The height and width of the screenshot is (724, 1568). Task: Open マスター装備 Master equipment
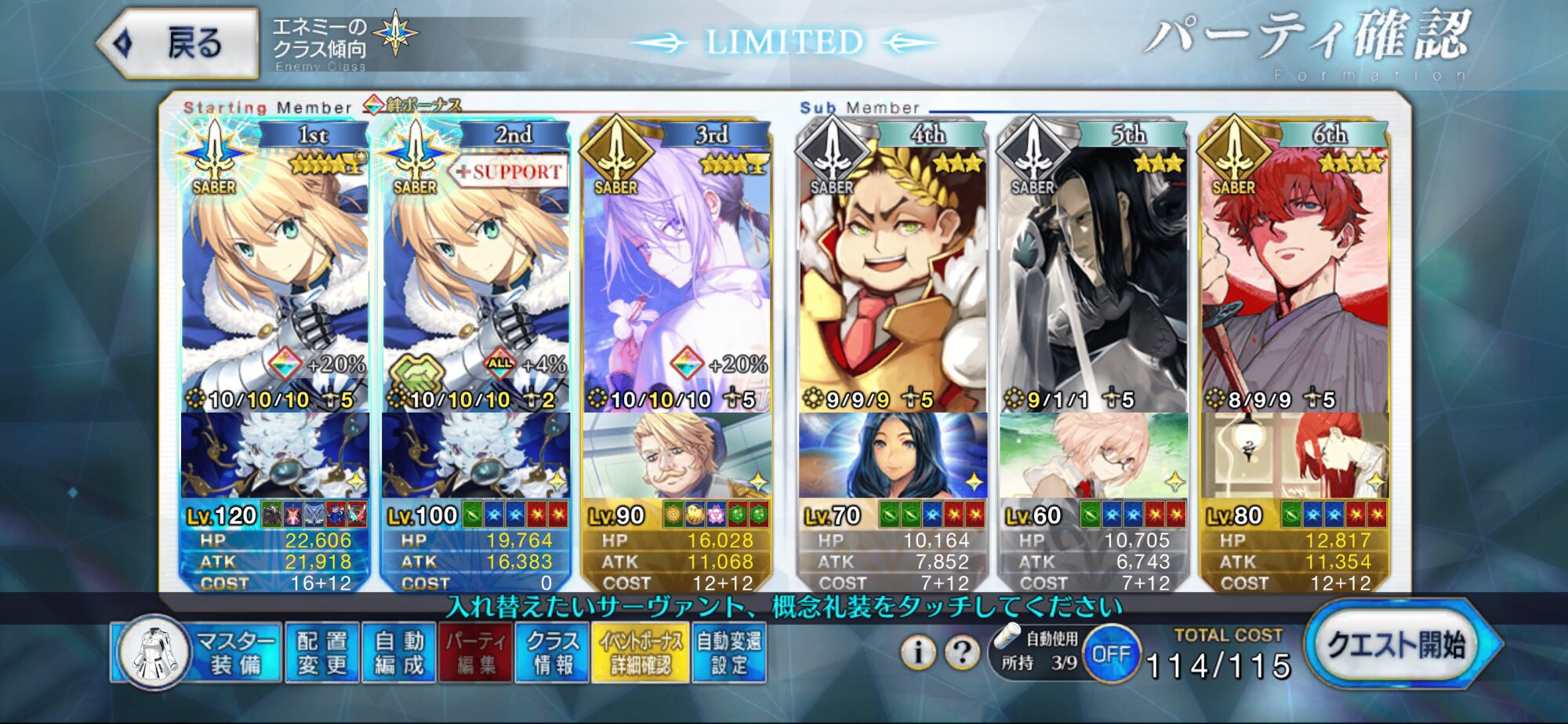(x=198, y=653)
